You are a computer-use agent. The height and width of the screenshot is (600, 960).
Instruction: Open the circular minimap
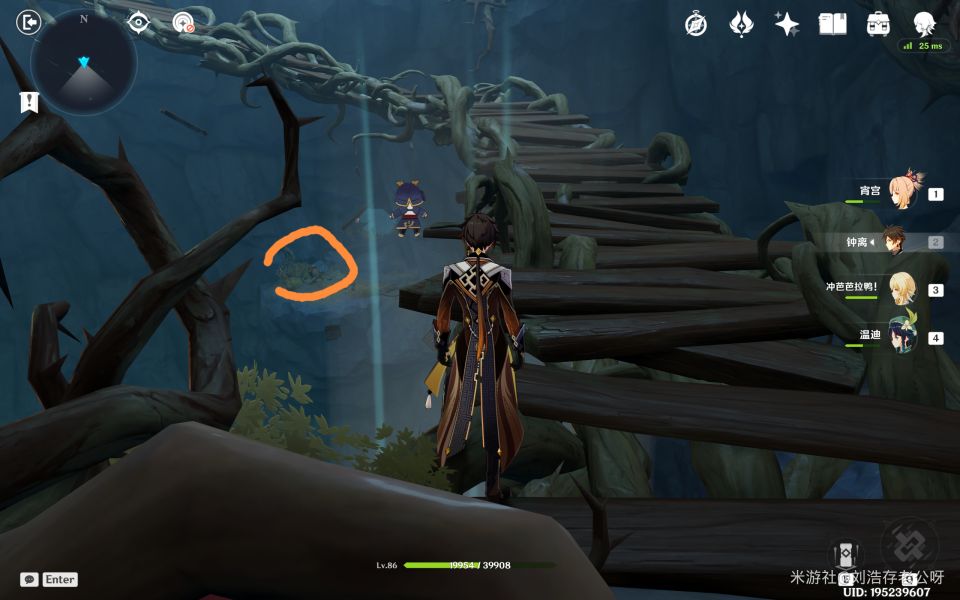tap(84, 62)
